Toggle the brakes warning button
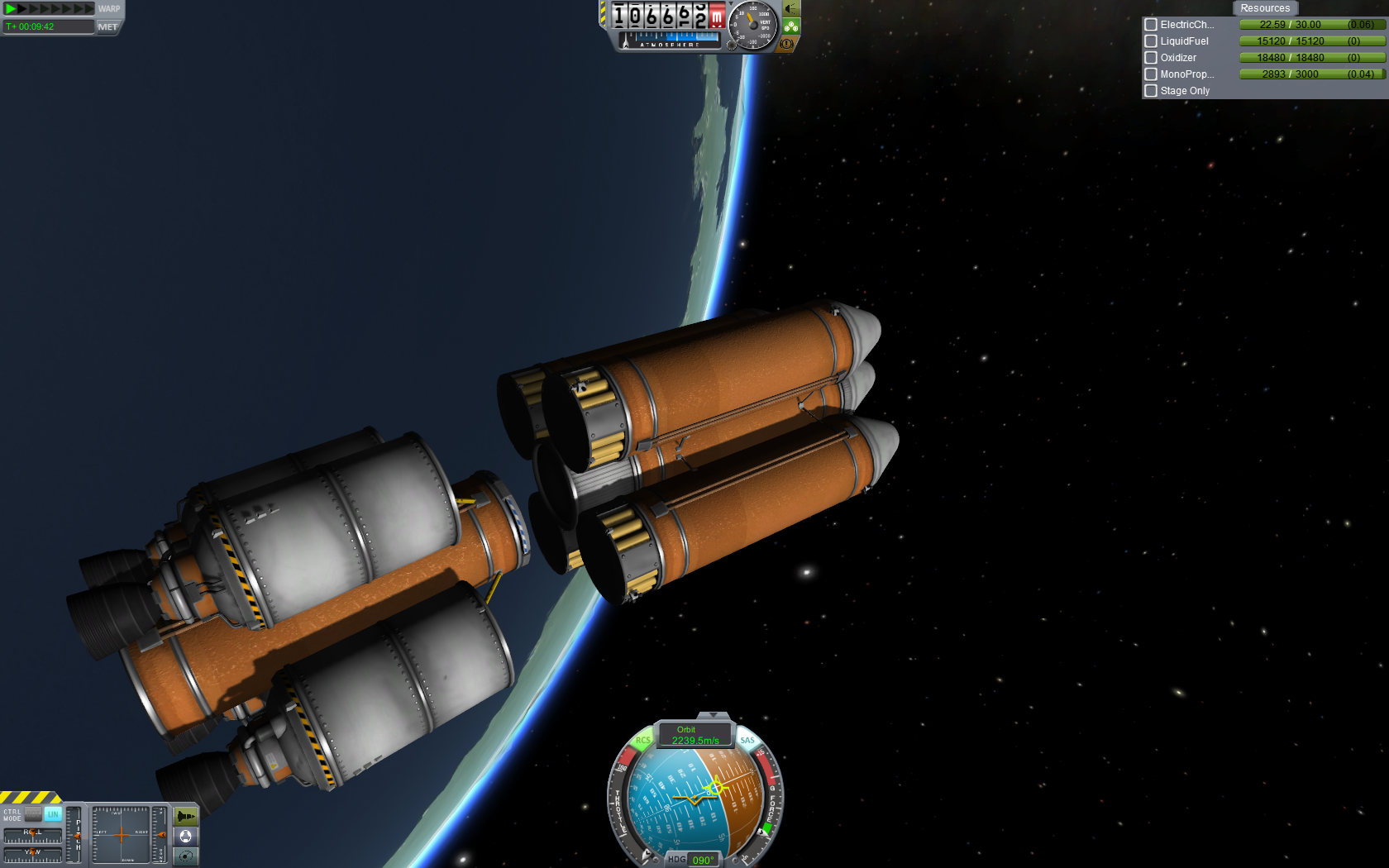This screenshot has height=868, width=1389. (x=787, y=43)
